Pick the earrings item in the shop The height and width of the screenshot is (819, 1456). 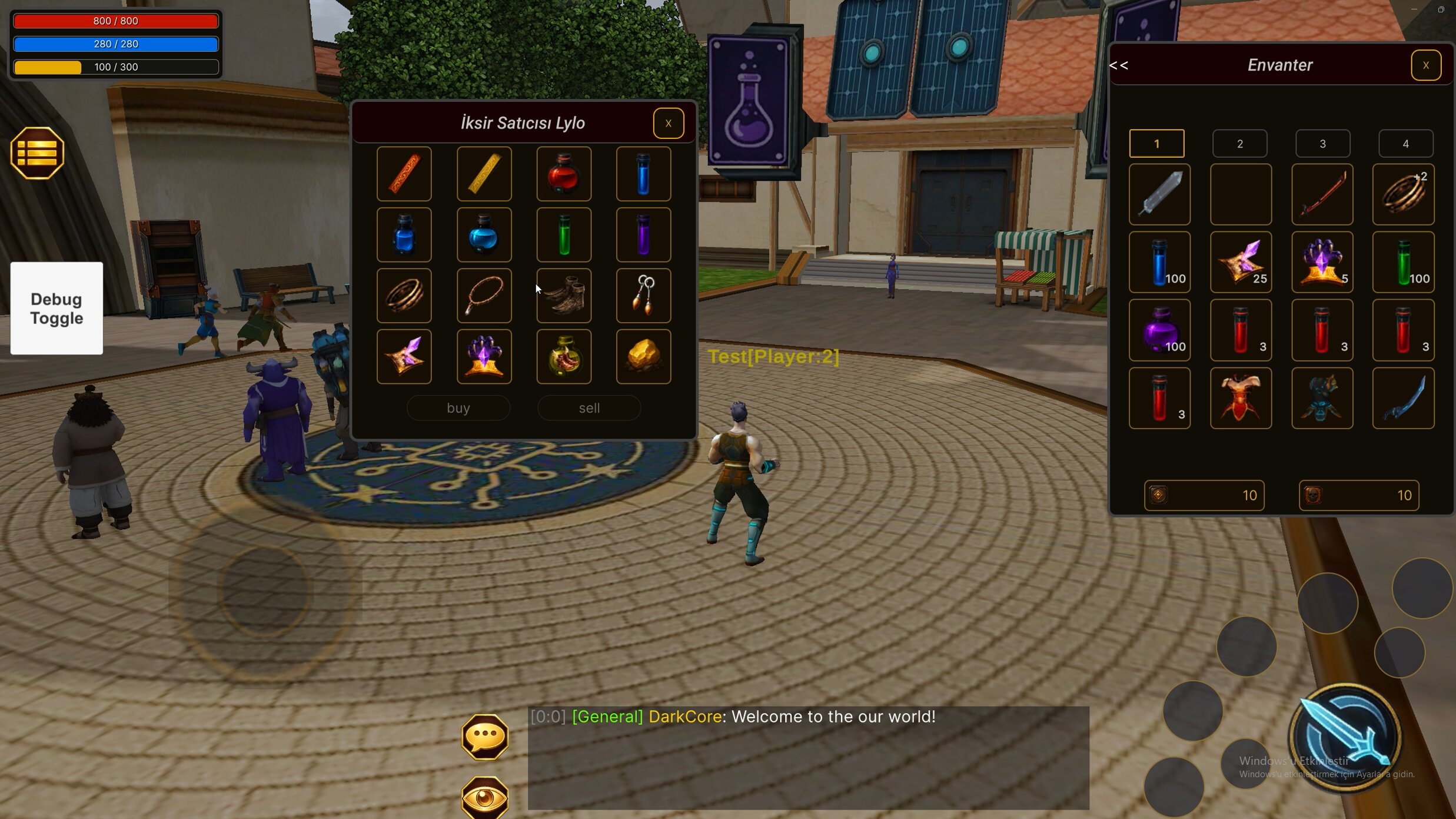tap(643, 296)
